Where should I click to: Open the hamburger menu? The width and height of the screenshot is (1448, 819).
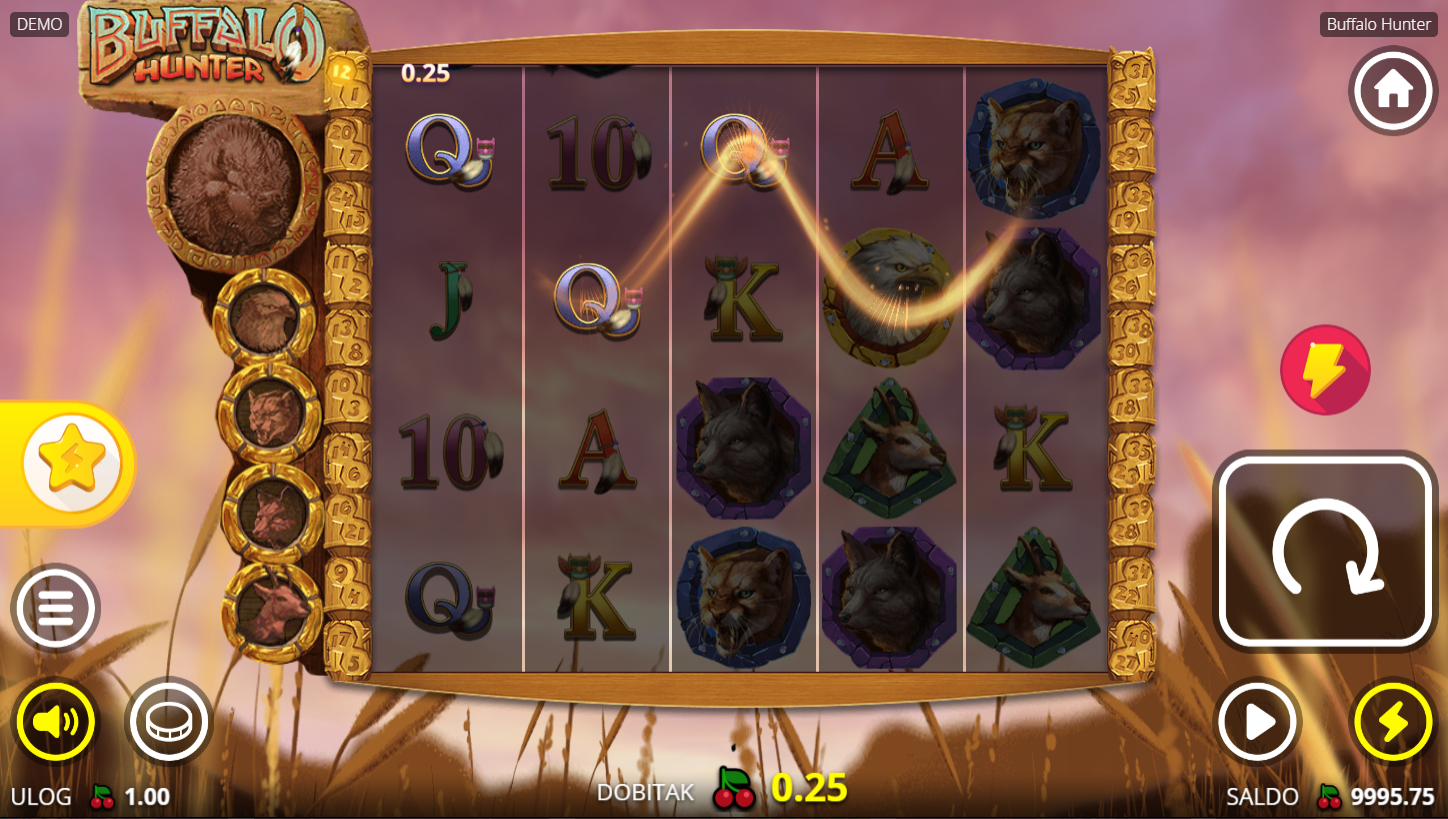pos(55,608)
